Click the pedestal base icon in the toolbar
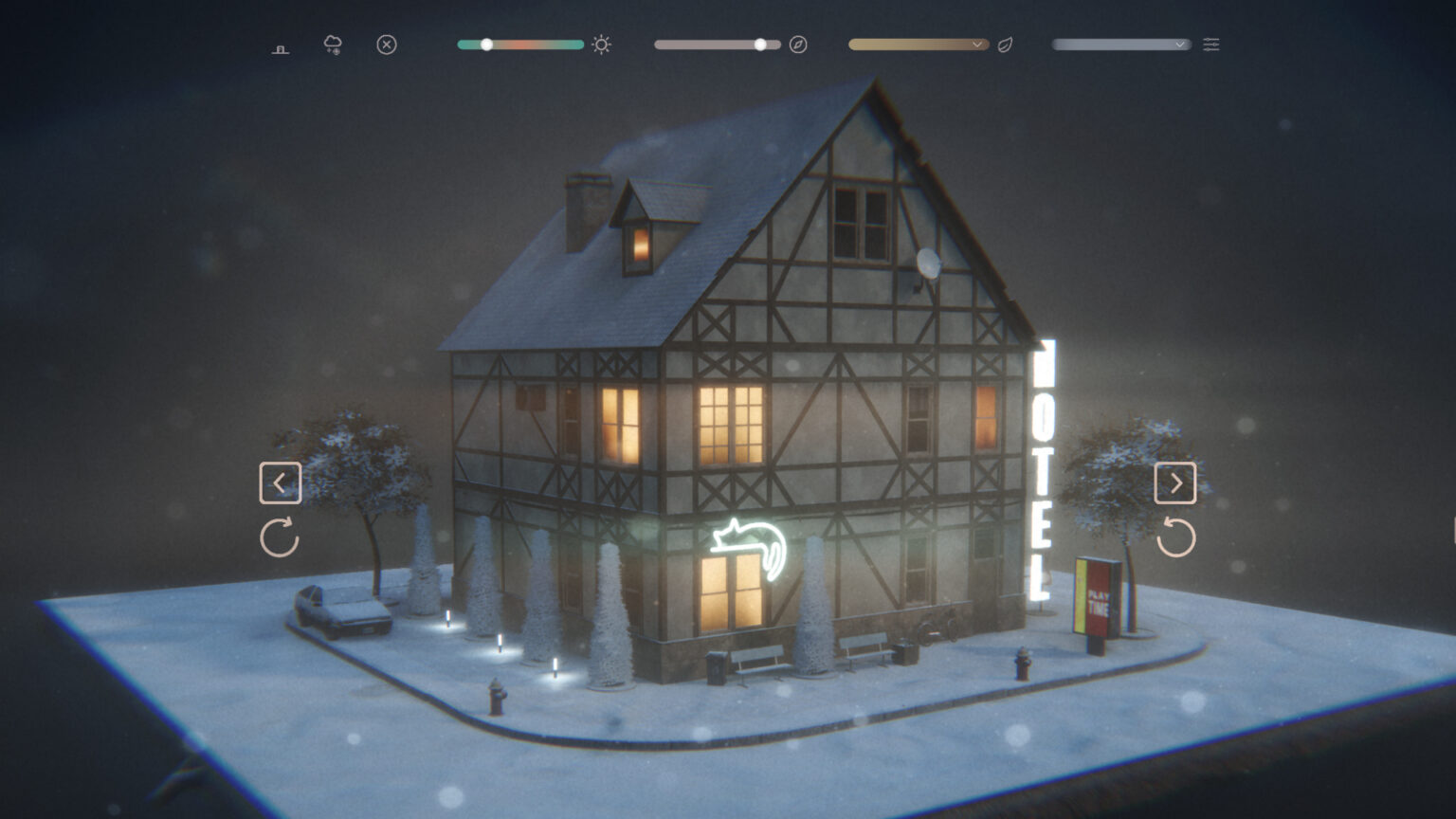Viewport: 1456px width, 819px height. pos(281,48)
